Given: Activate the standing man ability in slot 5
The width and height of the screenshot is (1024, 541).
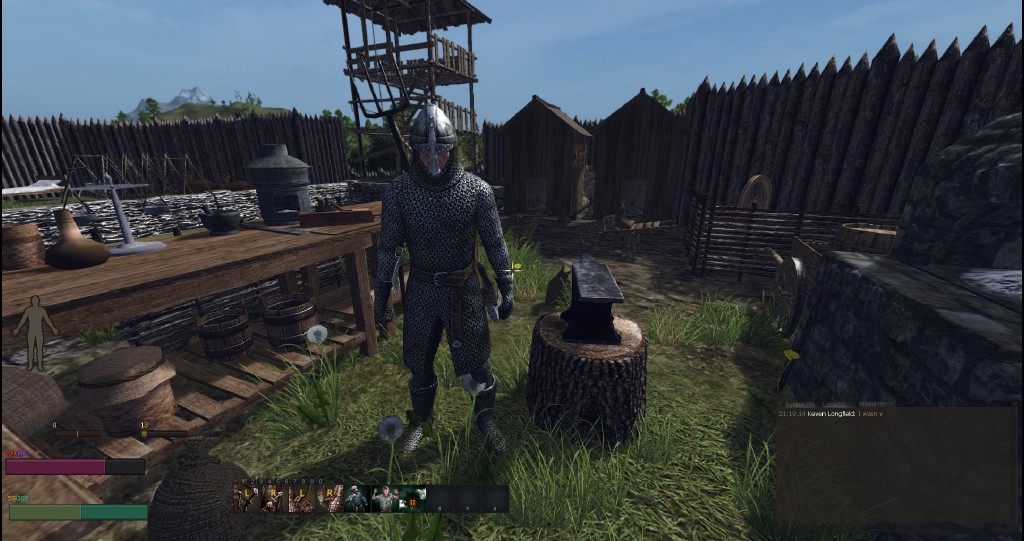Looking at the screenshot, I should [x=357, y=499].
